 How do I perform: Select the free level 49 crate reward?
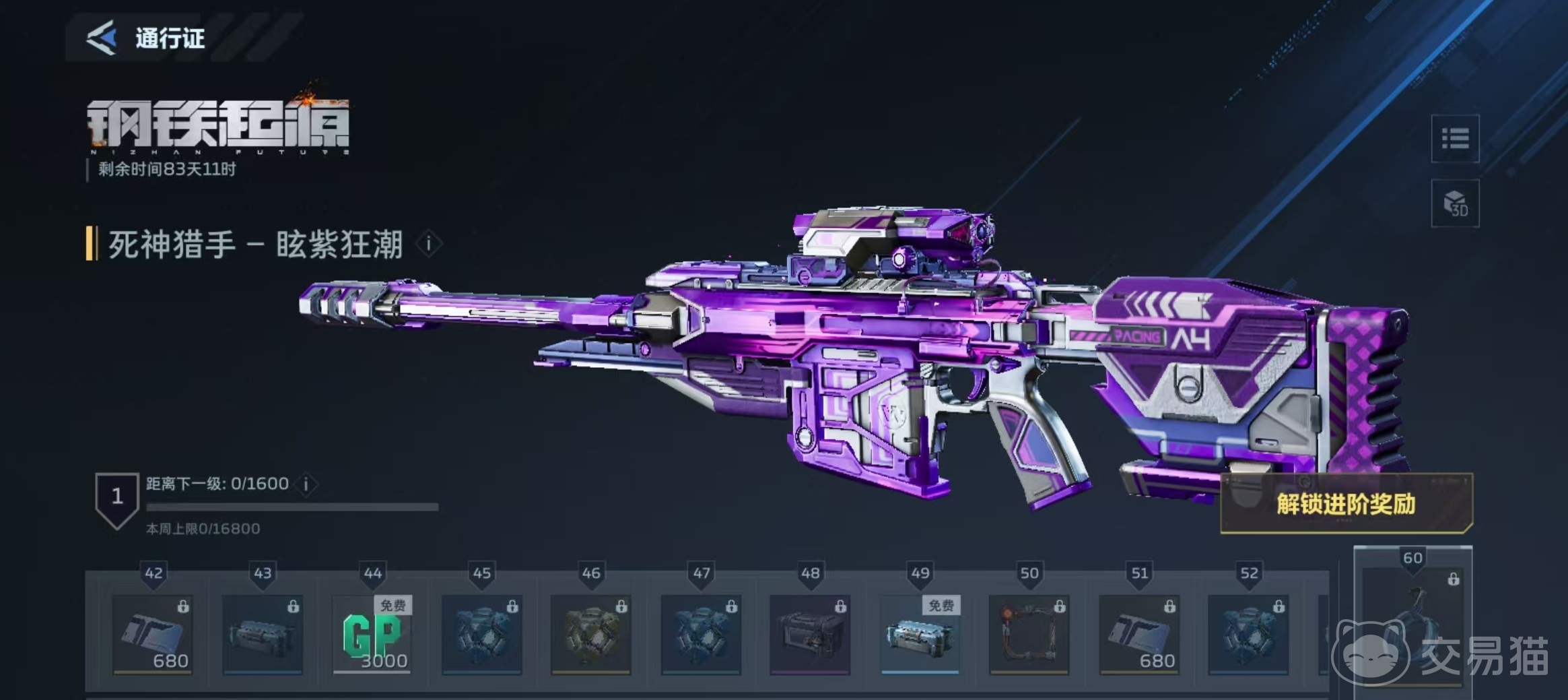click(x=920, y=634)
